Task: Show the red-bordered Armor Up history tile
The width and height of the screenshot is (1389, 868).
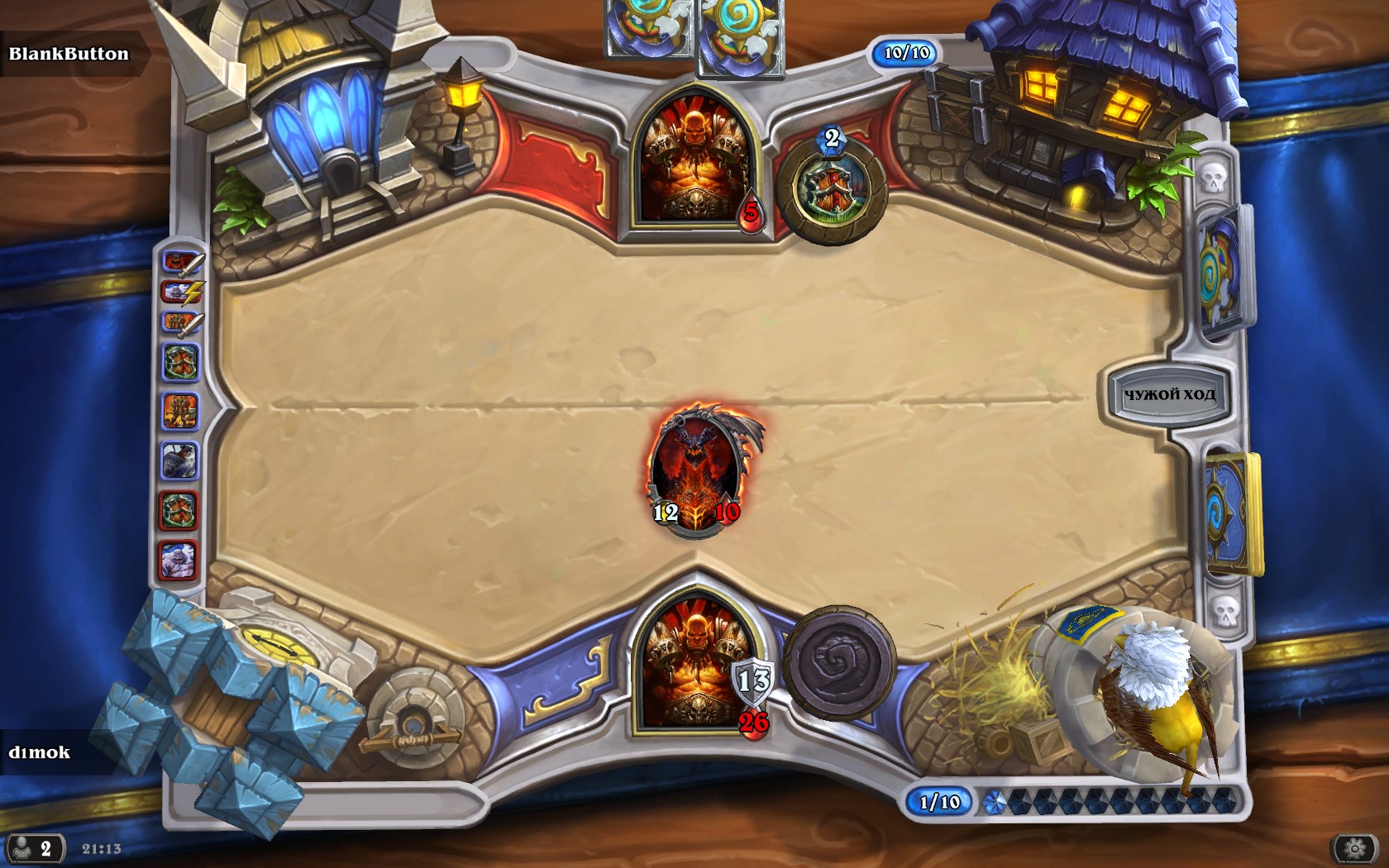Action: 180,510
